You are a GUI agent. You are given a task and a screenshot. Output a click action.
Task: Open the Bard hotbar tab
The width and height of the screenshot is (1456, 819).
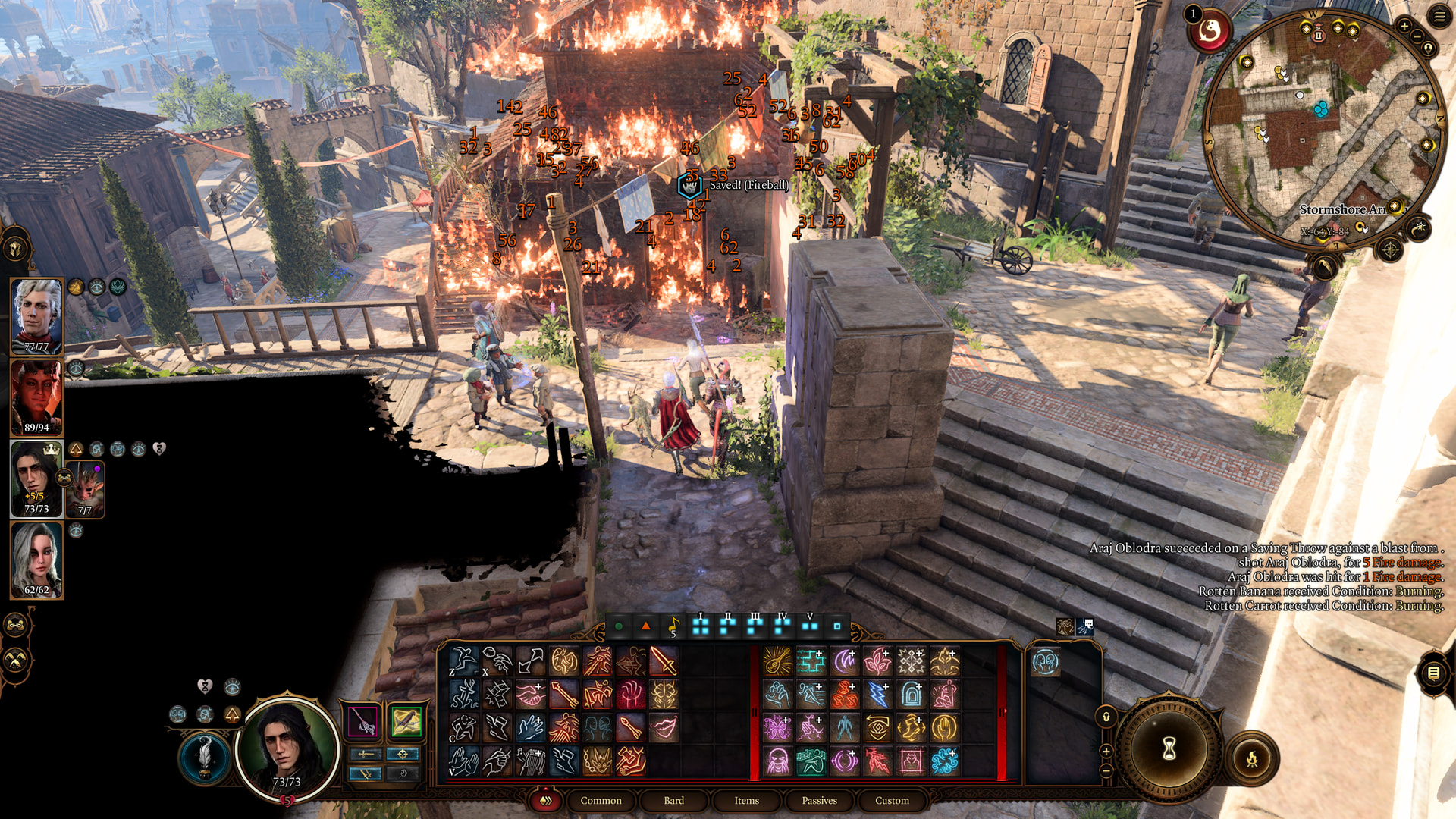click(x=673, y=800)
